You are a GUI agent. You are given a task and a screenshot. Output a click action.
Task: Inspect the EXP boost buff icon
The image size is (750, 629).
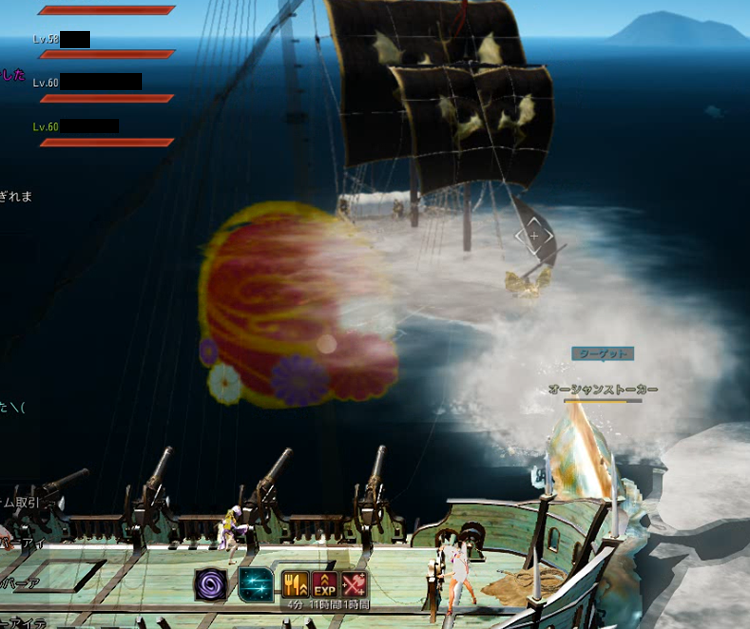click(325, 584)
